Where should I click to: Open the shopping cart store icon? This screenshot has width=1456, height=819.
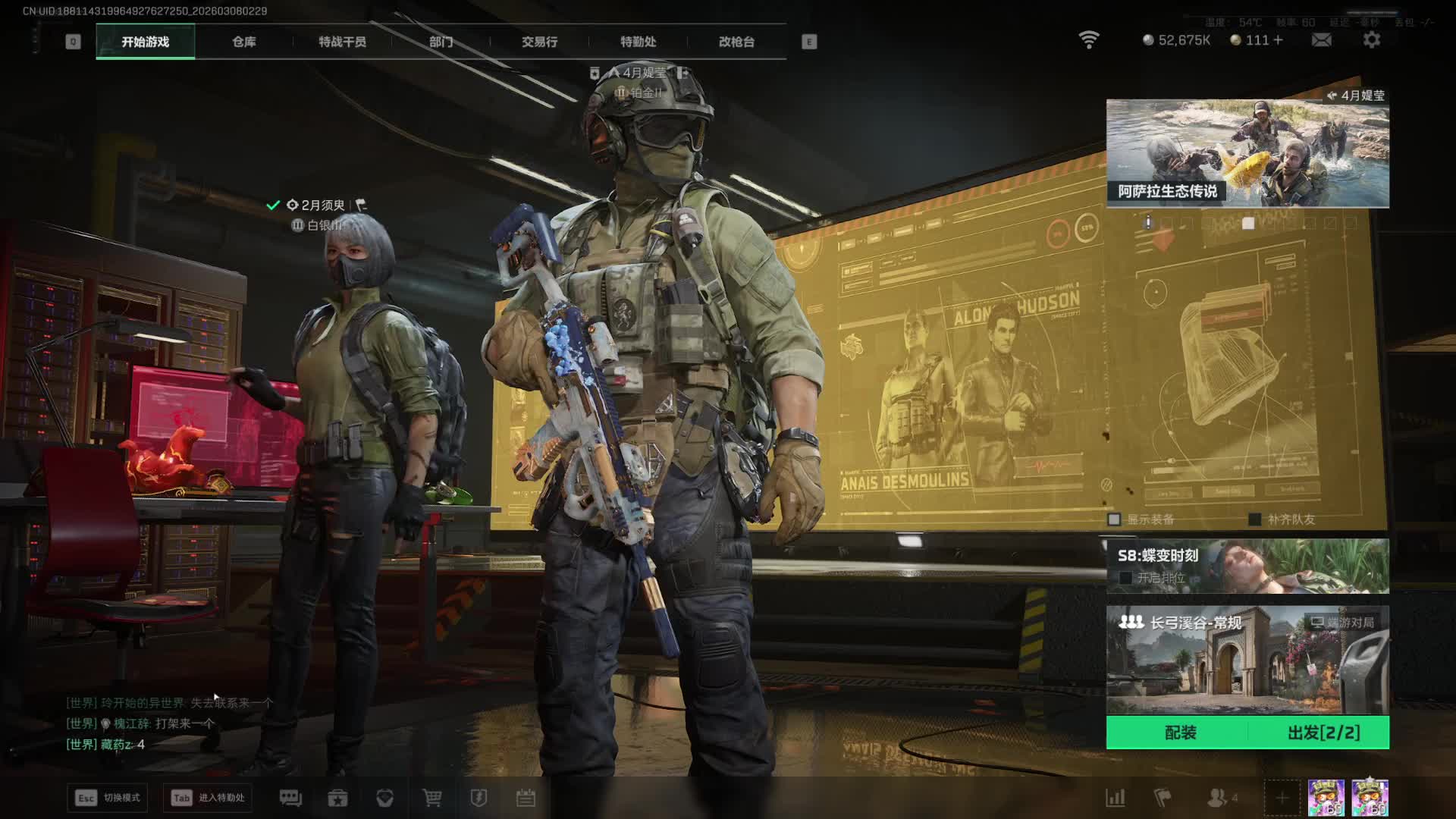[x=432, y=798]
